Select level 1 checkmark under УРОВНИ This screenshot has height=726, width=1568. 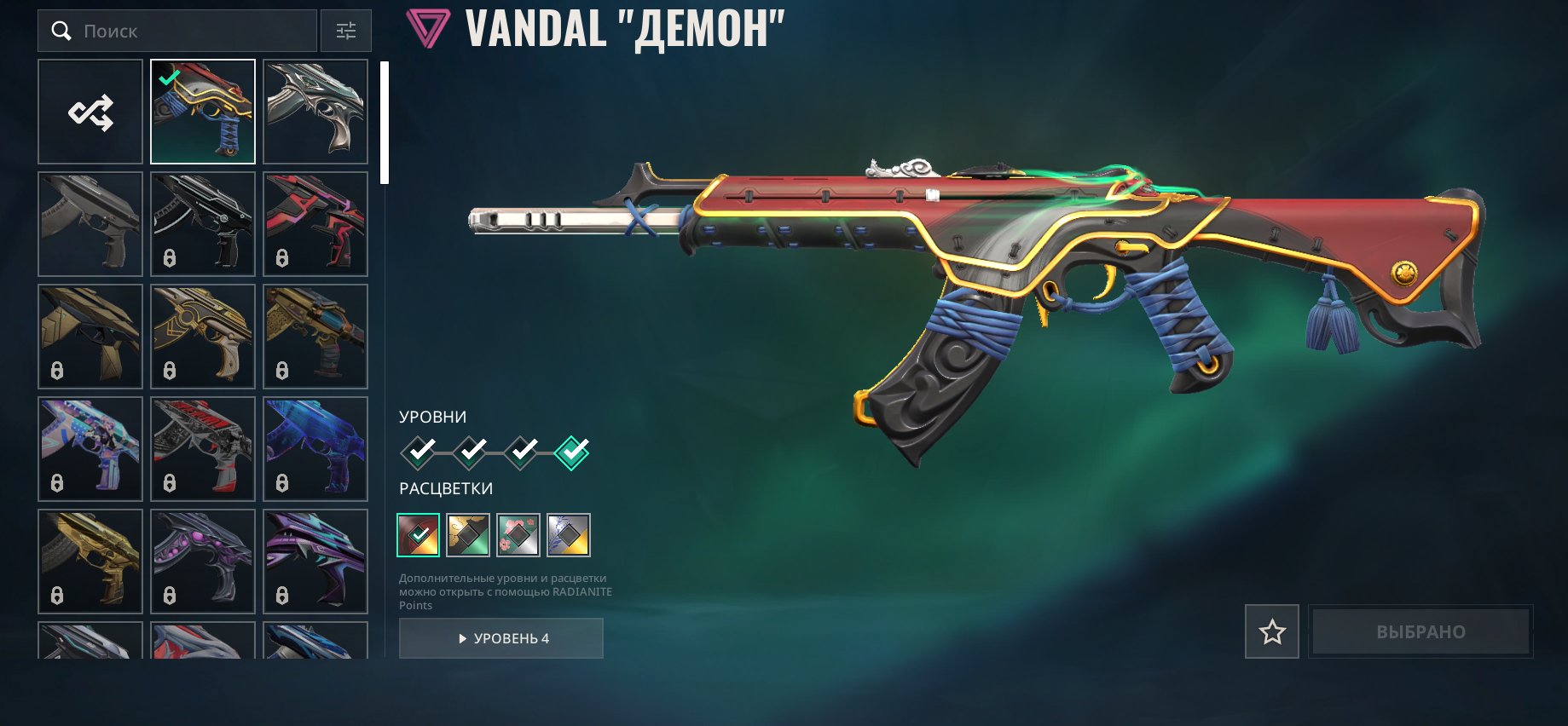417,454
